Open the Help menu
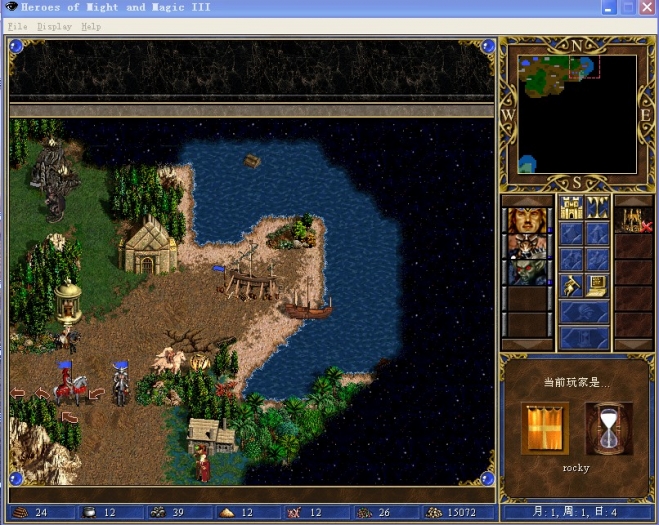This screenshot has width=659, height=525. point(91,27)
